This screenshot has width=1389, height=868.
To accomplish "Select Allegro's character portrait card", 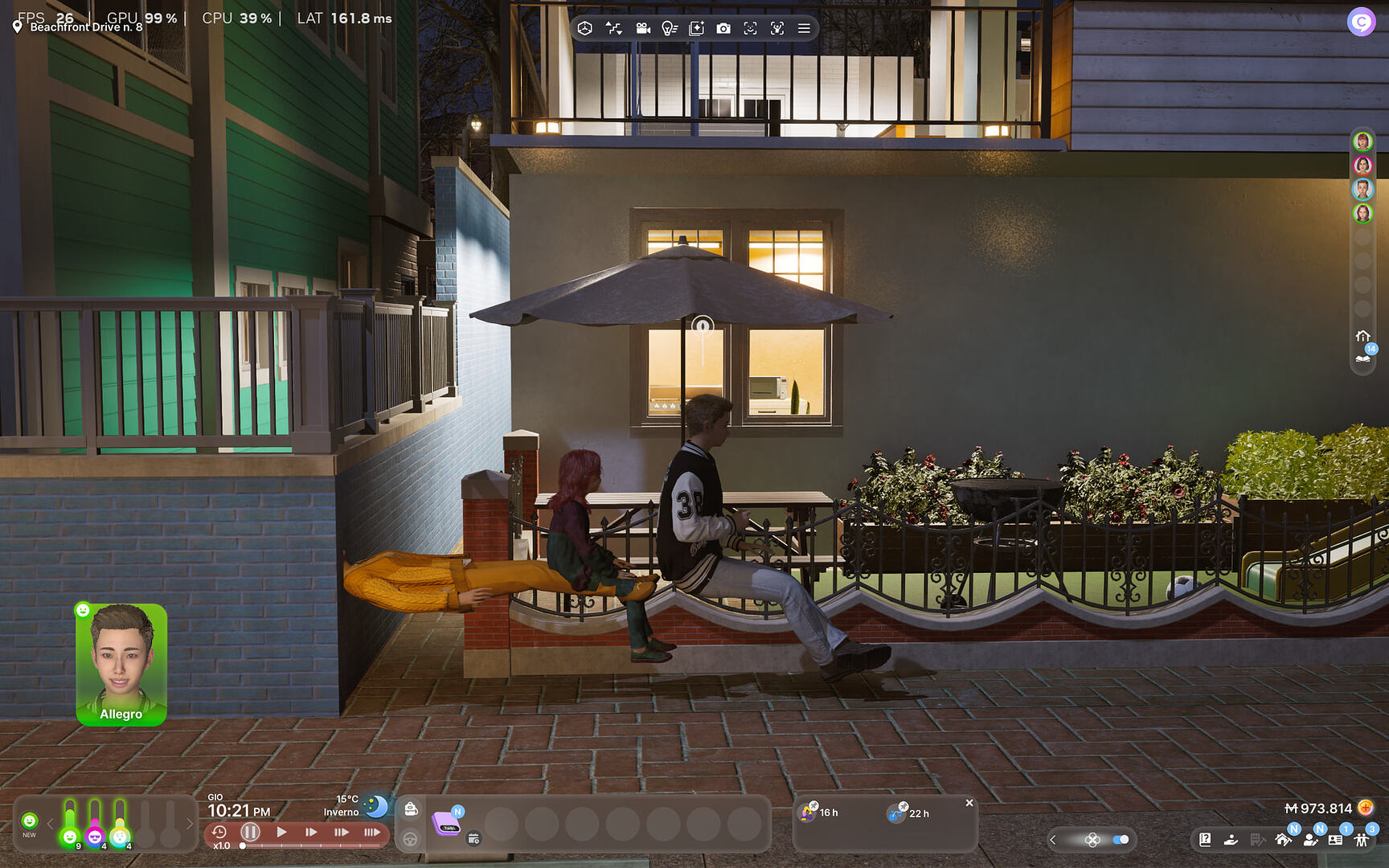I will click(x=121, y=663).
